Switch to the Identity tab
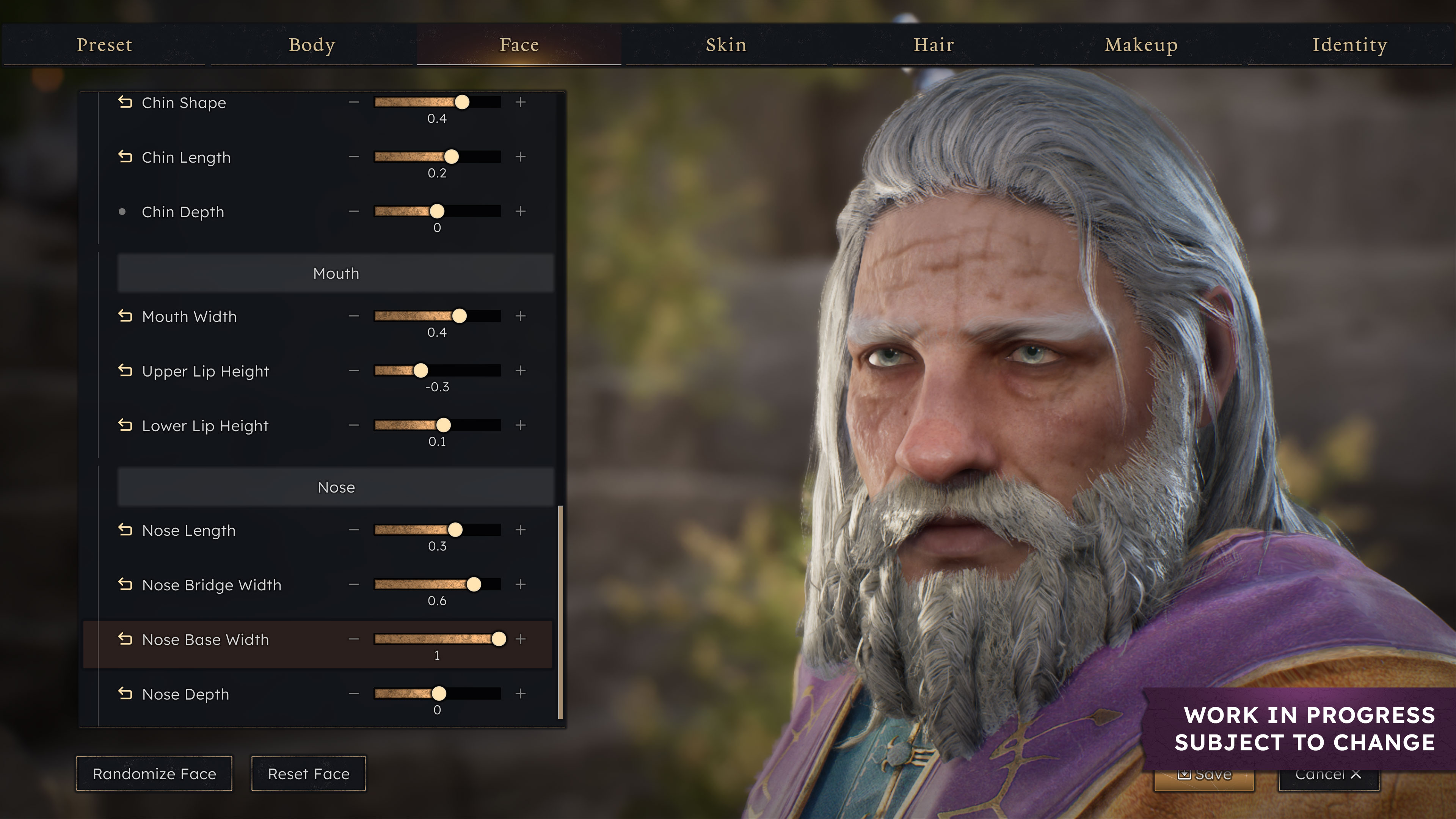1456x819 pixels. (1350, 45)
